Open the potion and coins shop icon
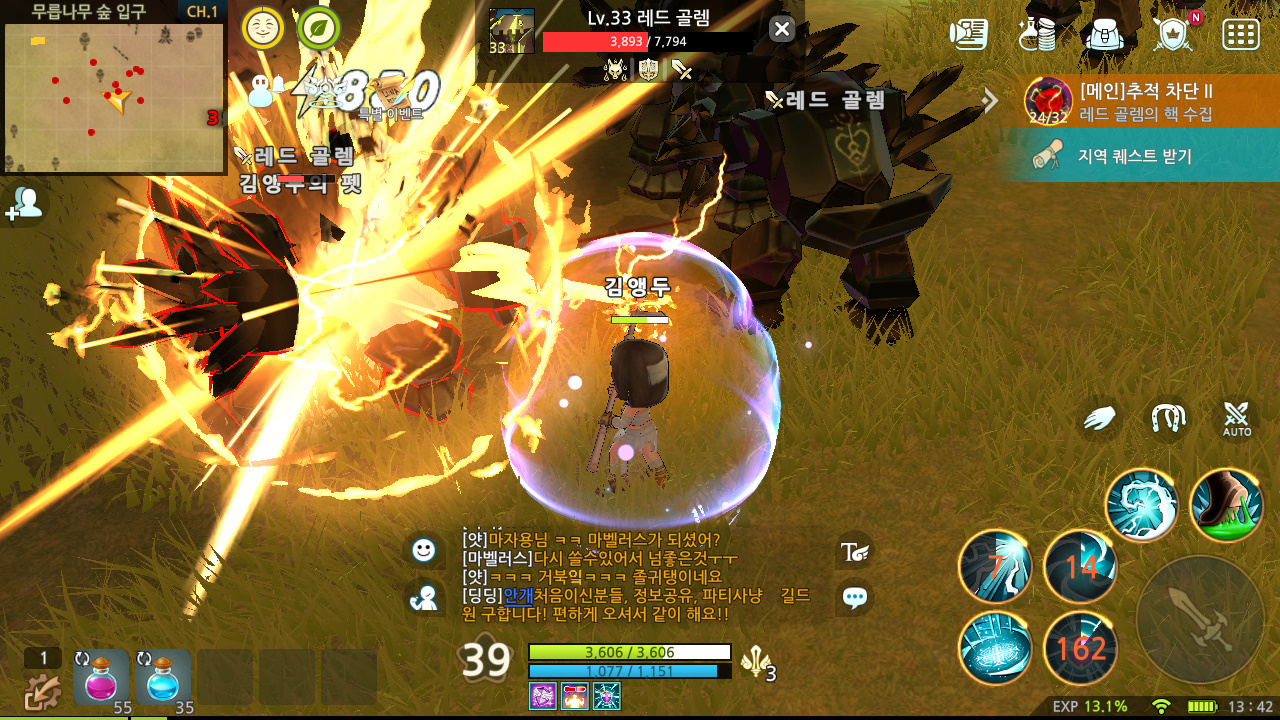 click(1037, 33)
